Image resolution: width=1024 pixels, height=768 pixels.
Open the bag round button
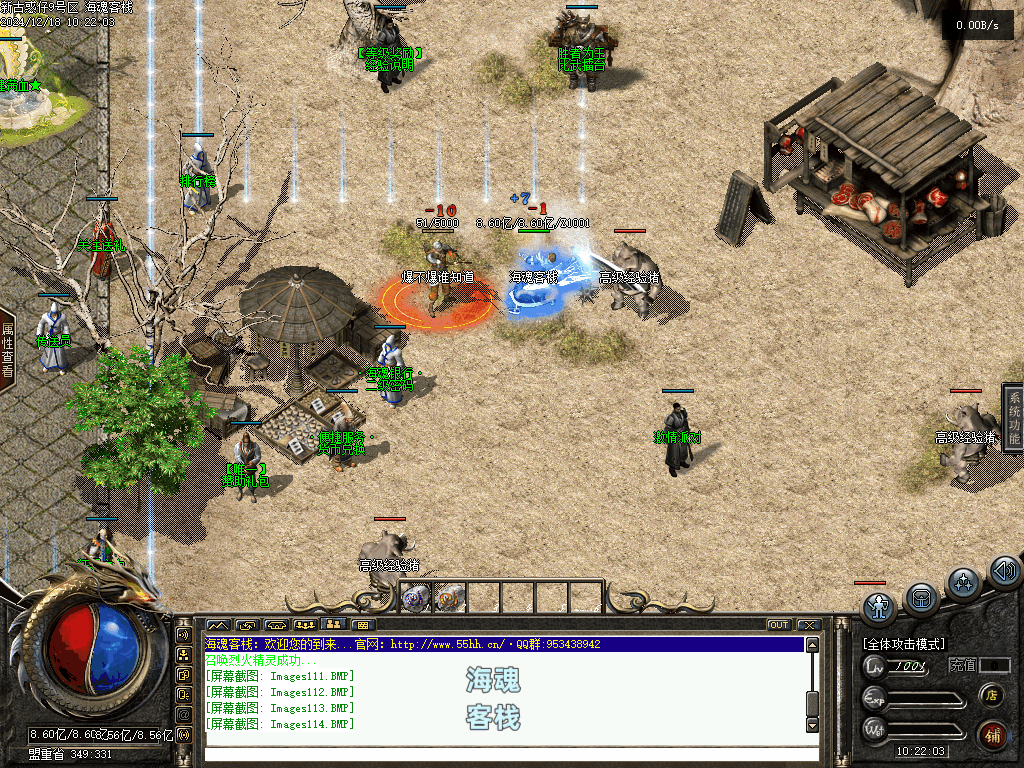click(x=921, y=598)
